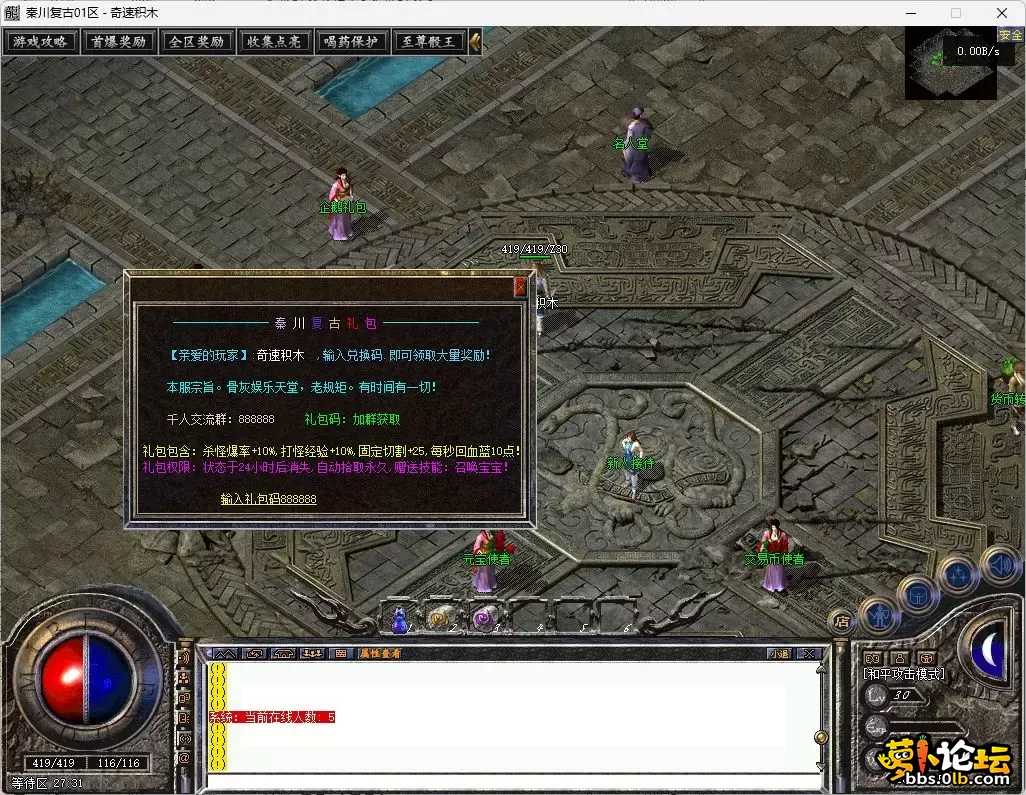Viewport: 1026px width, 795px height.
Task: Toggle the 喝药保护 potion protection menu
Action: (x=351, y=42)
